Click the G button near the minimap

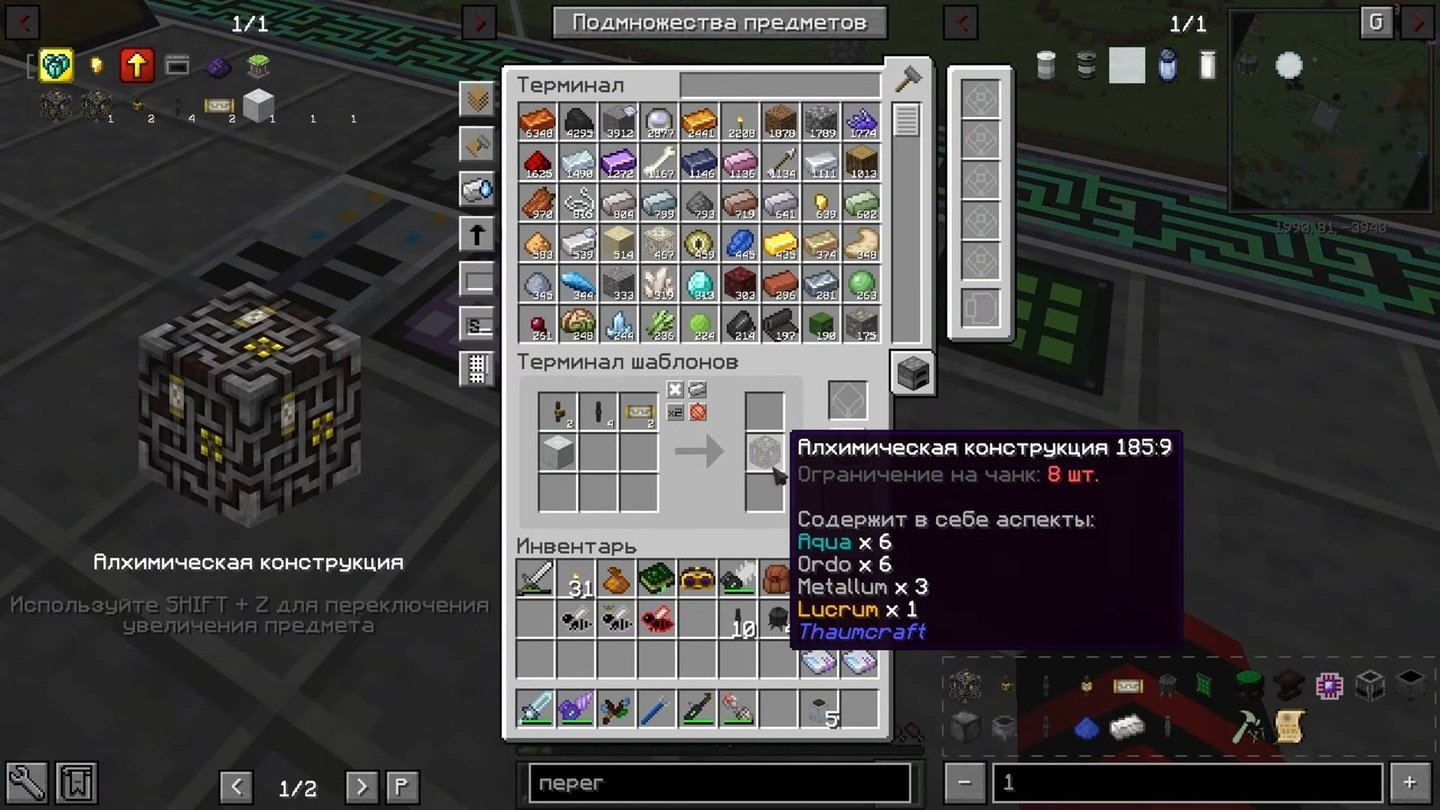[1375, 21]
